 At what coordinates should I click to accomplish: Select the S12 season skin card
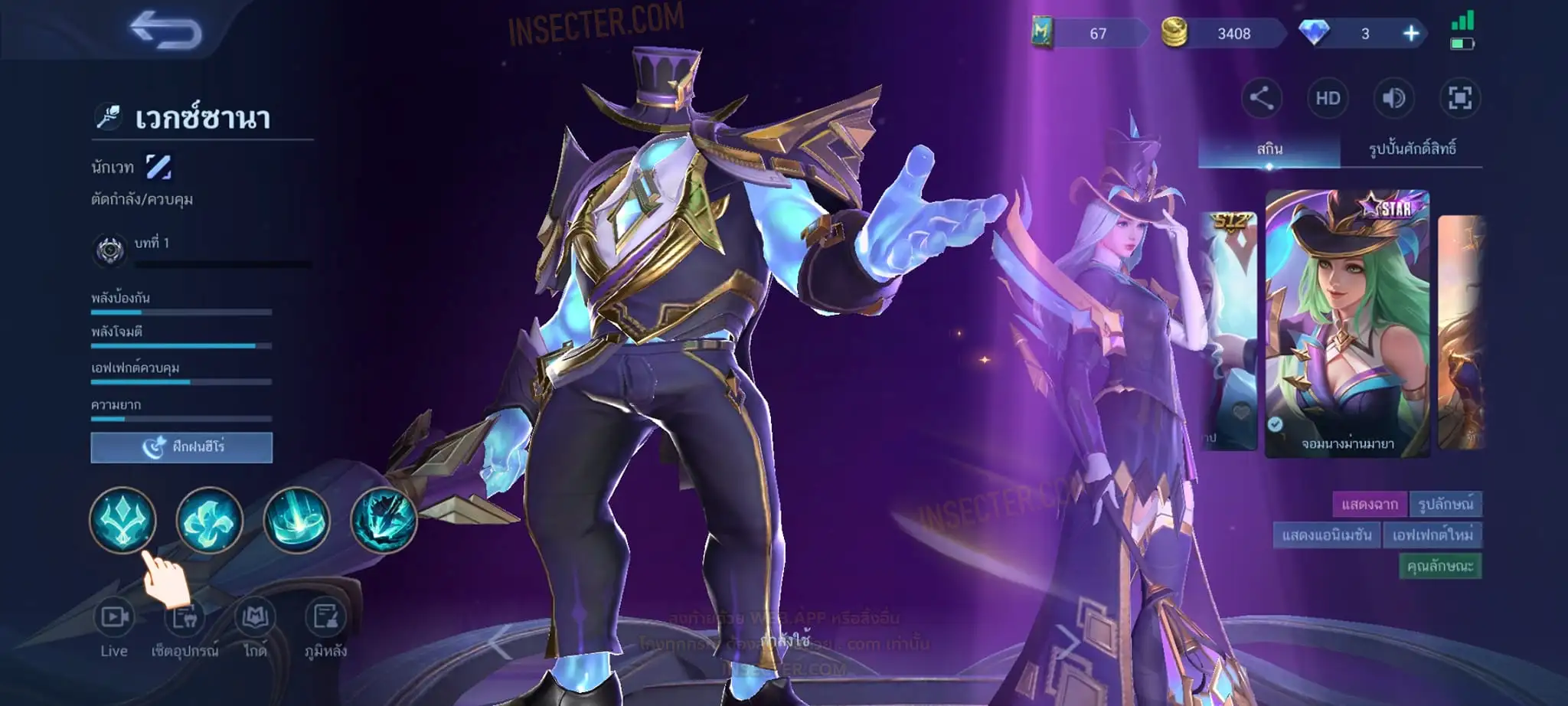click(1228, 329)
